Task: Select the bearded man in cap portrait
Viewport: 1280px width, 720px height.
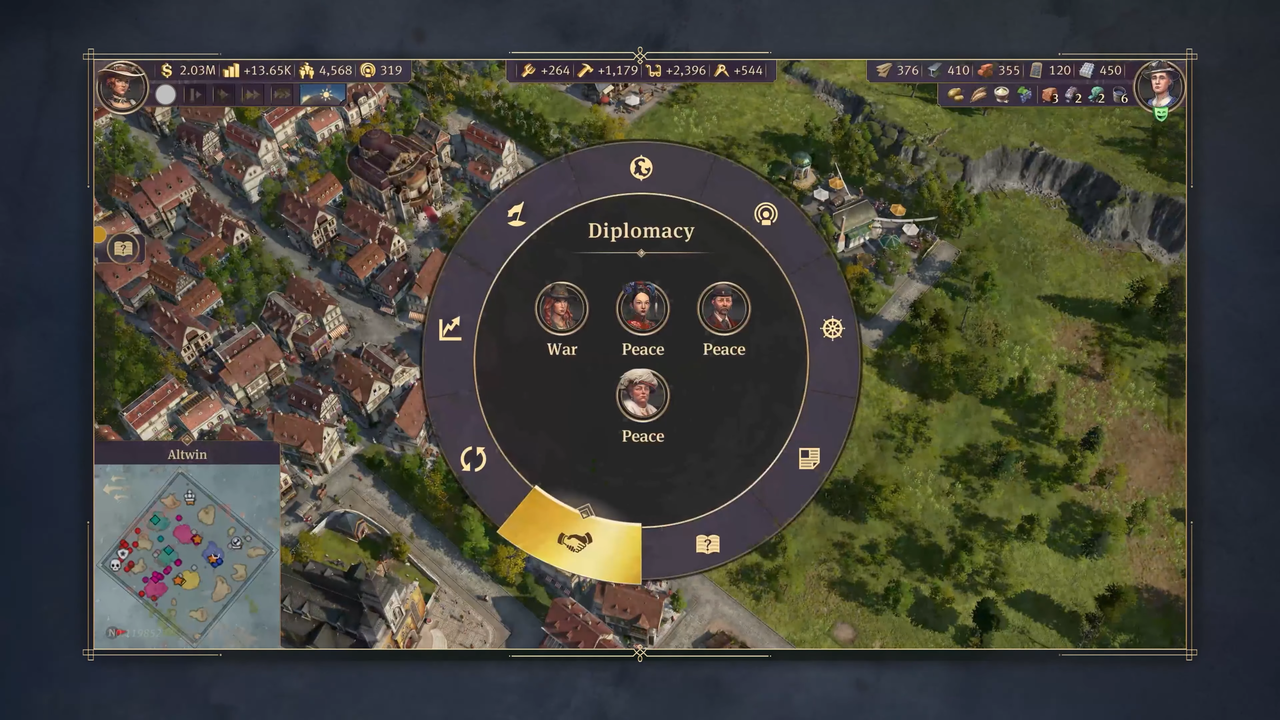Action: pyautogui.click(x=723, y=308)
